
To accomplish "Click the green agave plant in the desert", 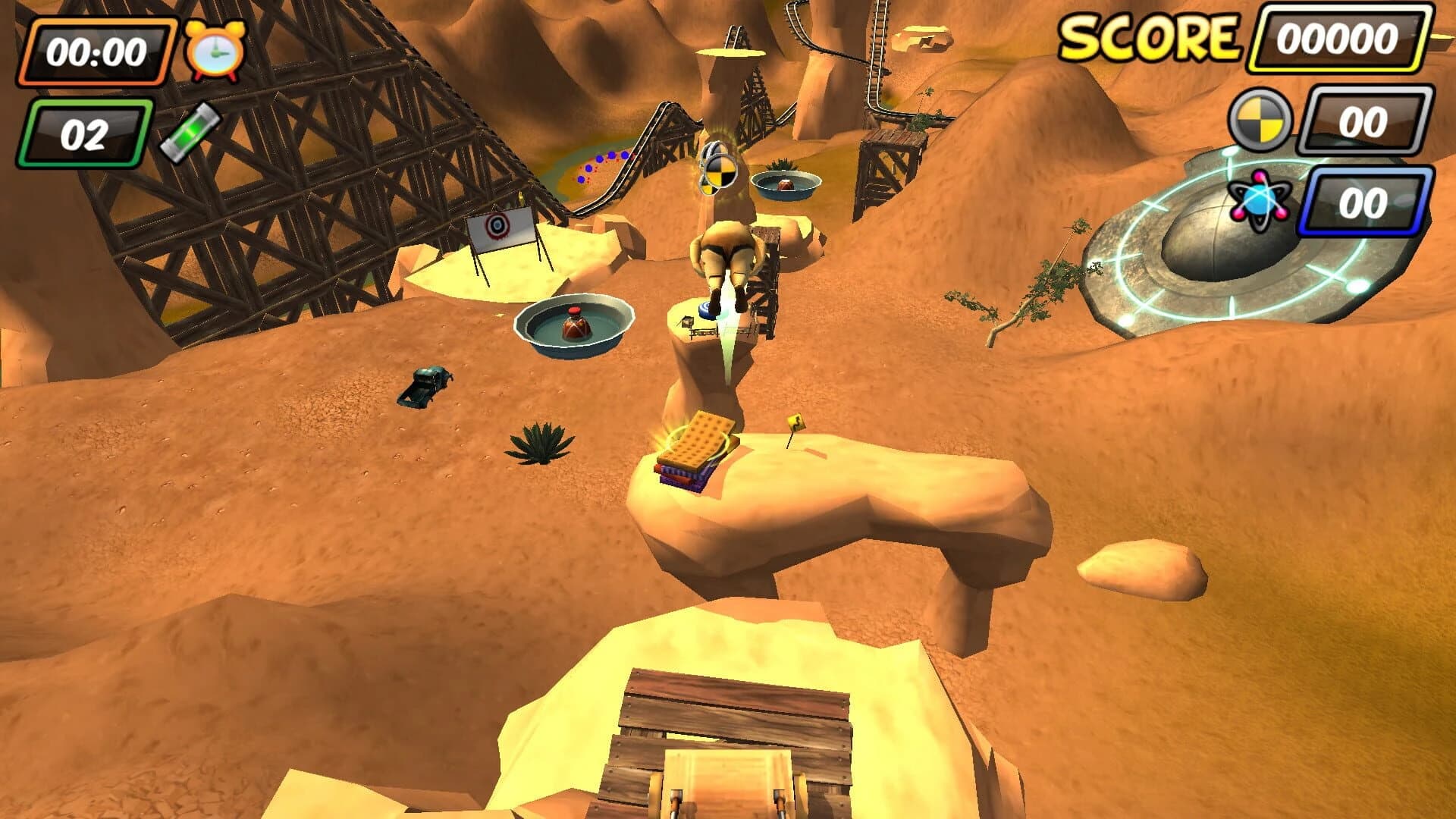I will coord(540,444).
